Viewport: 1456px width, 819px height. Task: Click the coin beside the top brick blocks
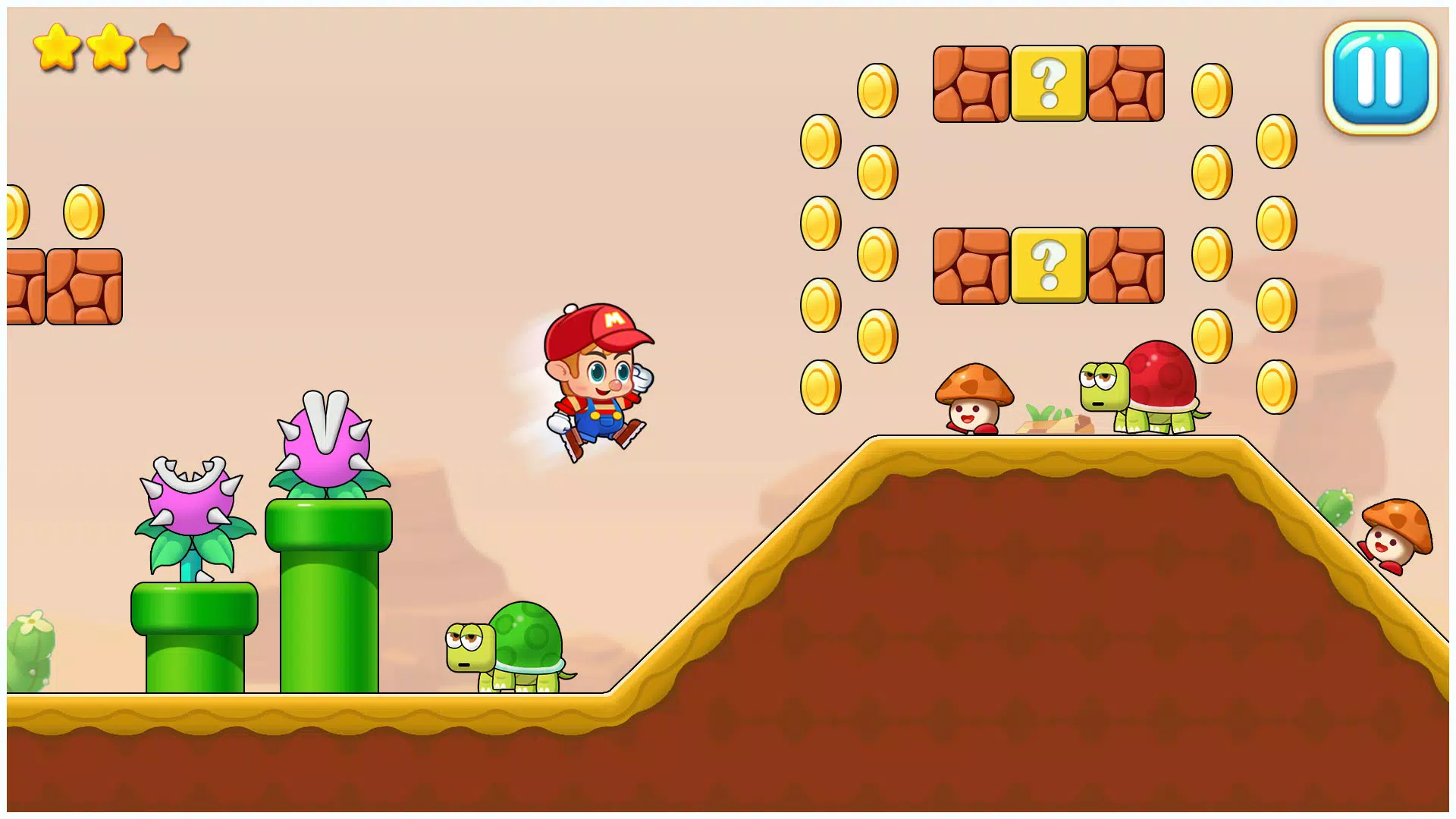(876, 89)
